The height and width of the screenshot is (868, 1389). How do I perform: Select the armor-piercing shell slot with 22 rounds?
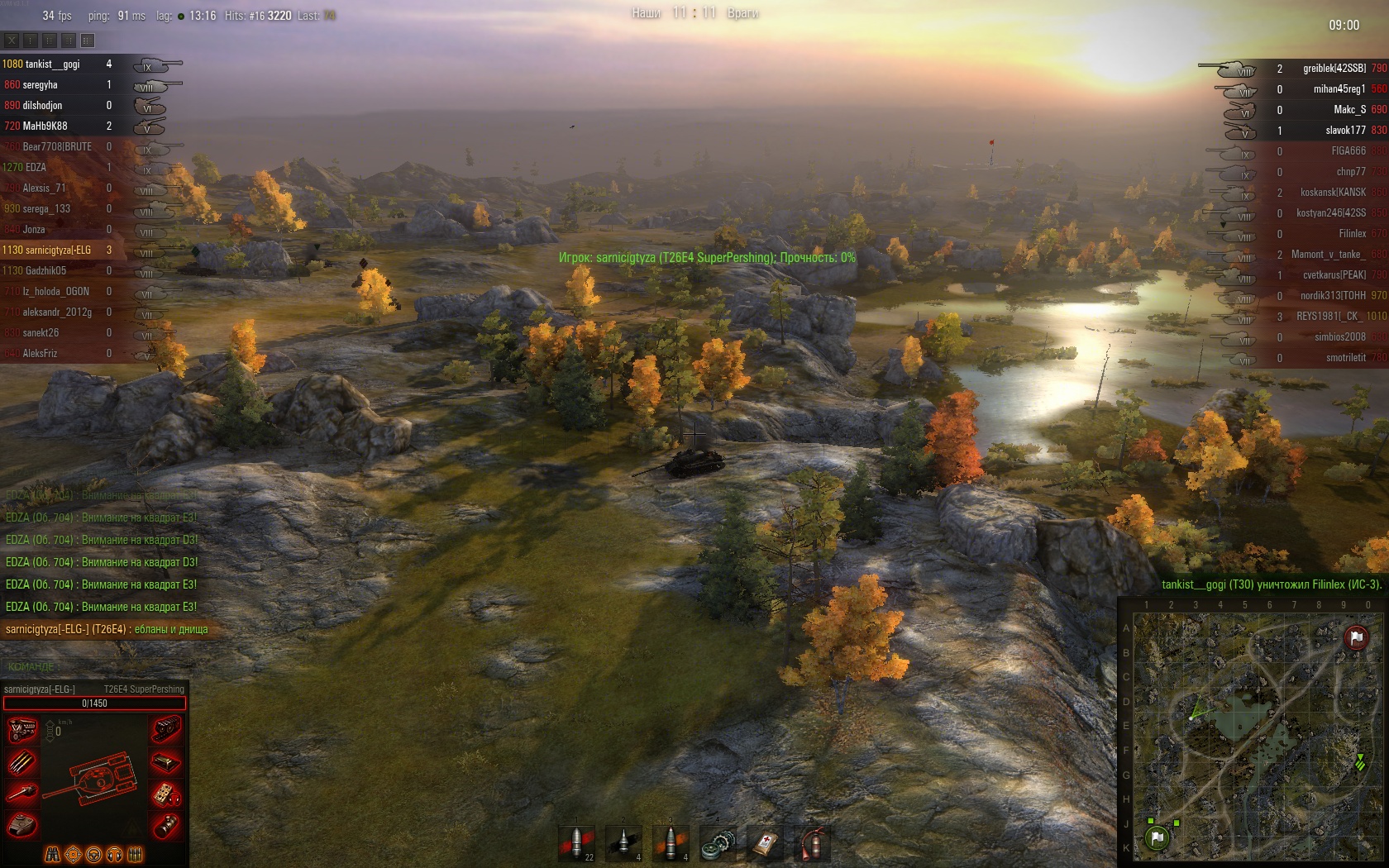tap(578, 843)
